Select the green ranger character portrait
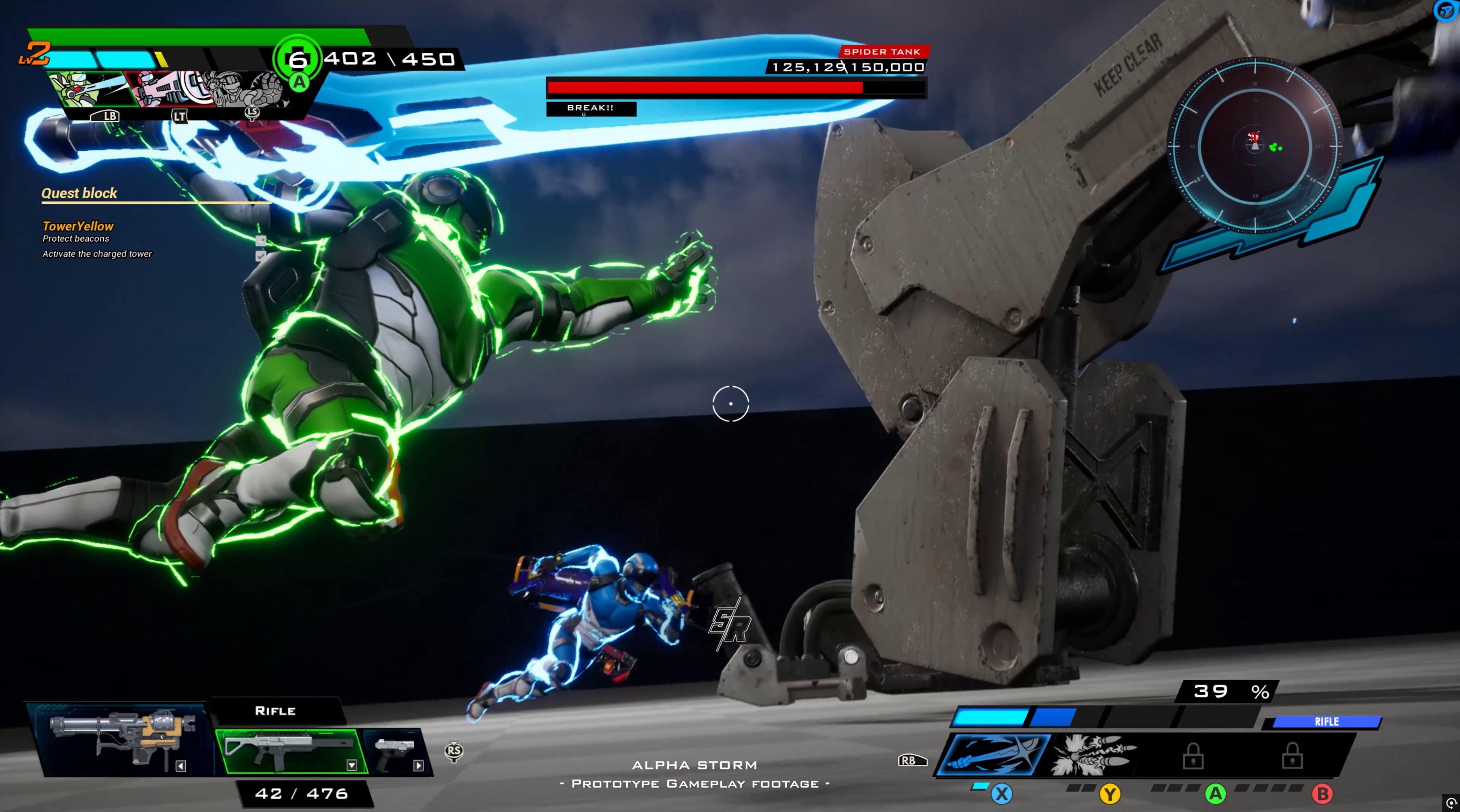The image size is (1460, 812). [85, 89]
